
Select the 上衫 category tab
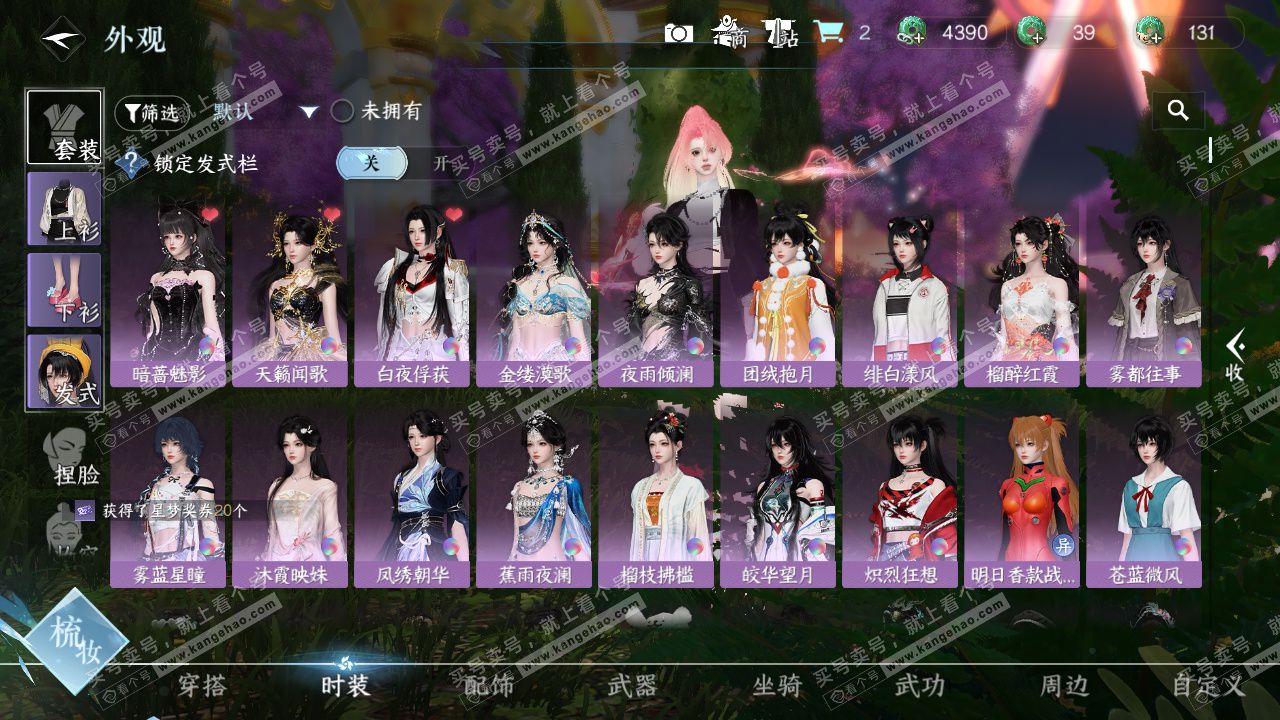pyautogui.click(x=64, y=209)
